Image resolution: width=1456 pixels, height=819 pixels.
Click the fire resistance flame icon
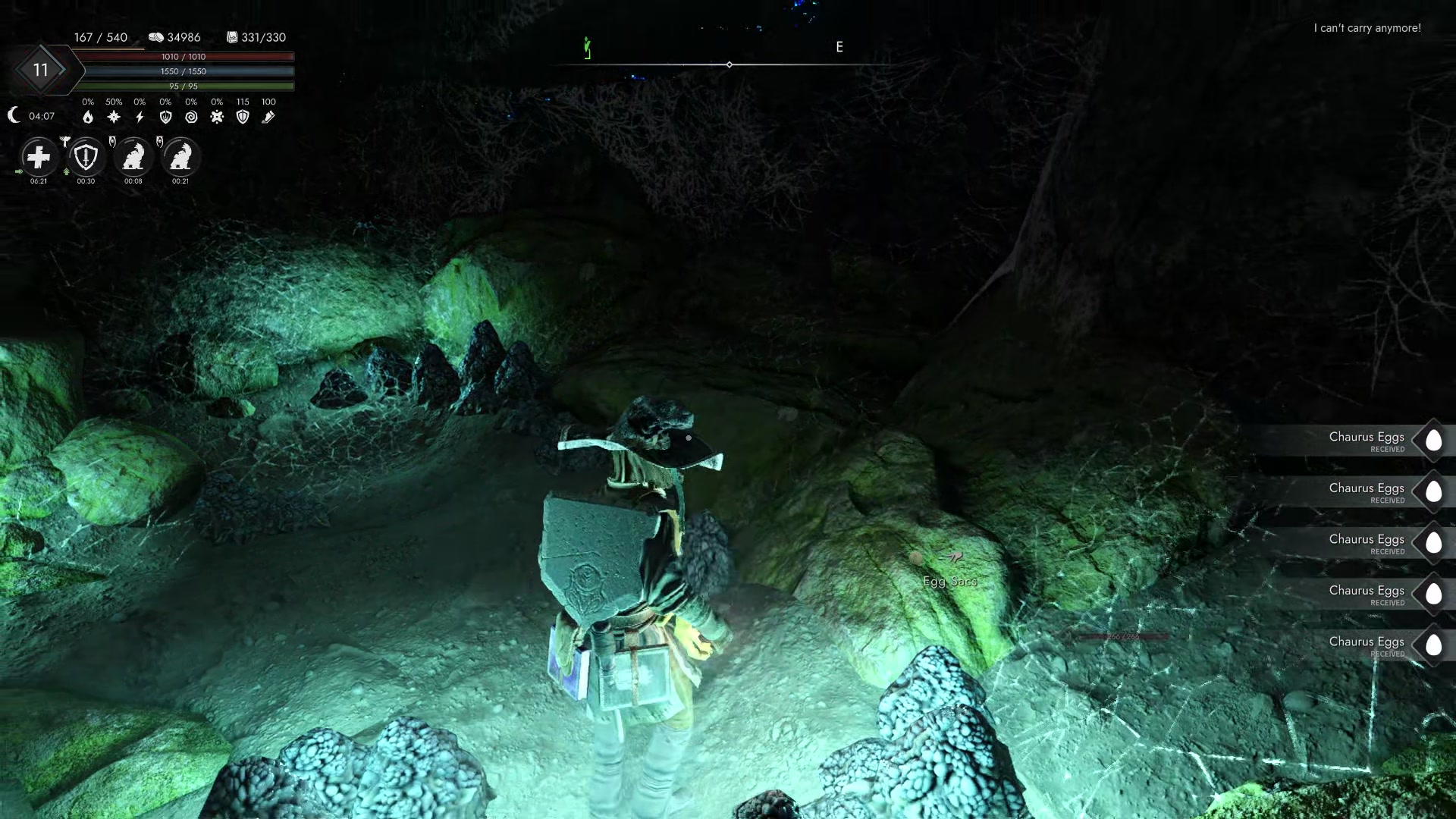[x=89, y=118]
